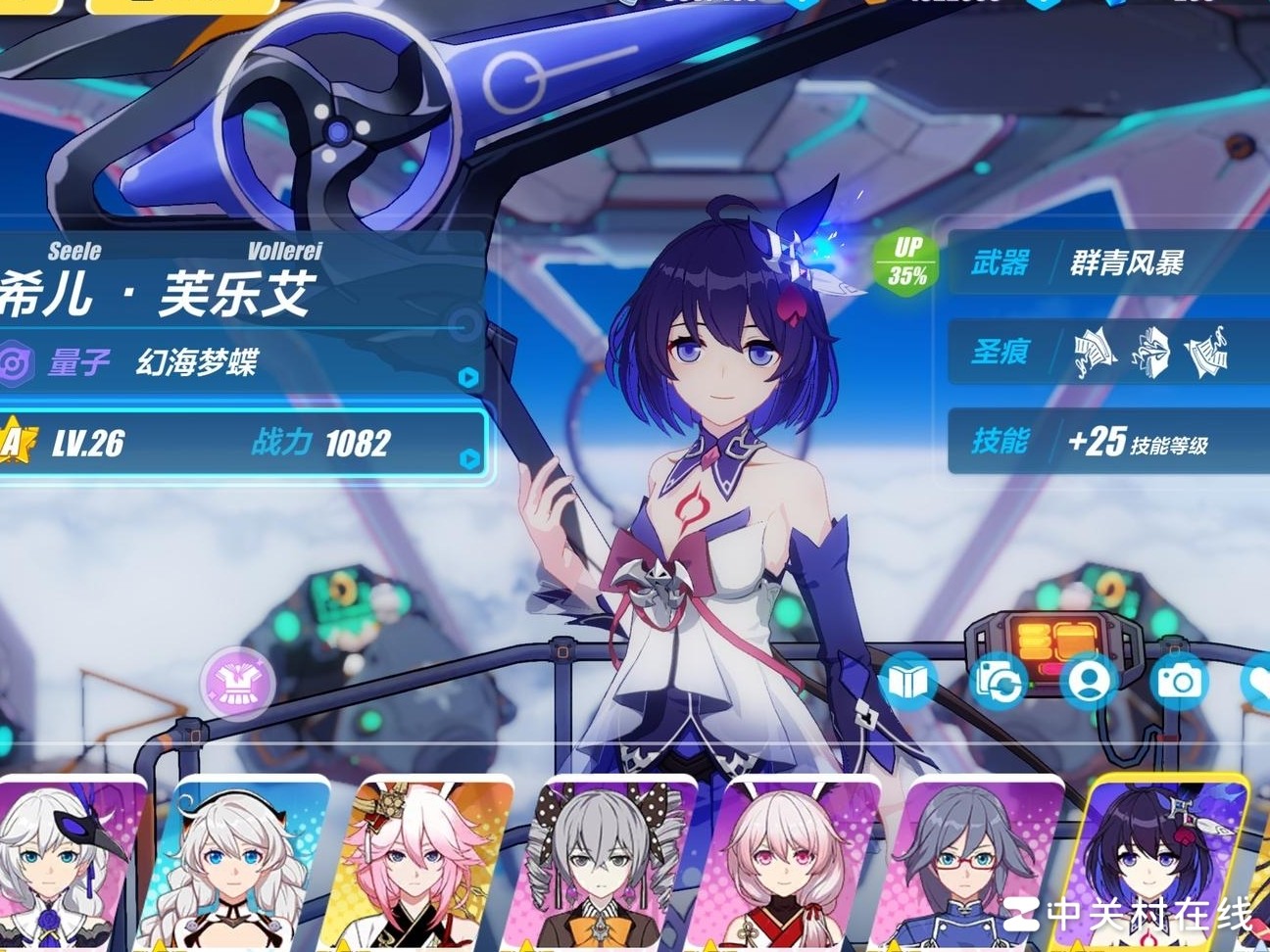This screenshot has width=1270, height=952.
Task: Click the purple Quantum type icon
Action: tap(12, 365)
